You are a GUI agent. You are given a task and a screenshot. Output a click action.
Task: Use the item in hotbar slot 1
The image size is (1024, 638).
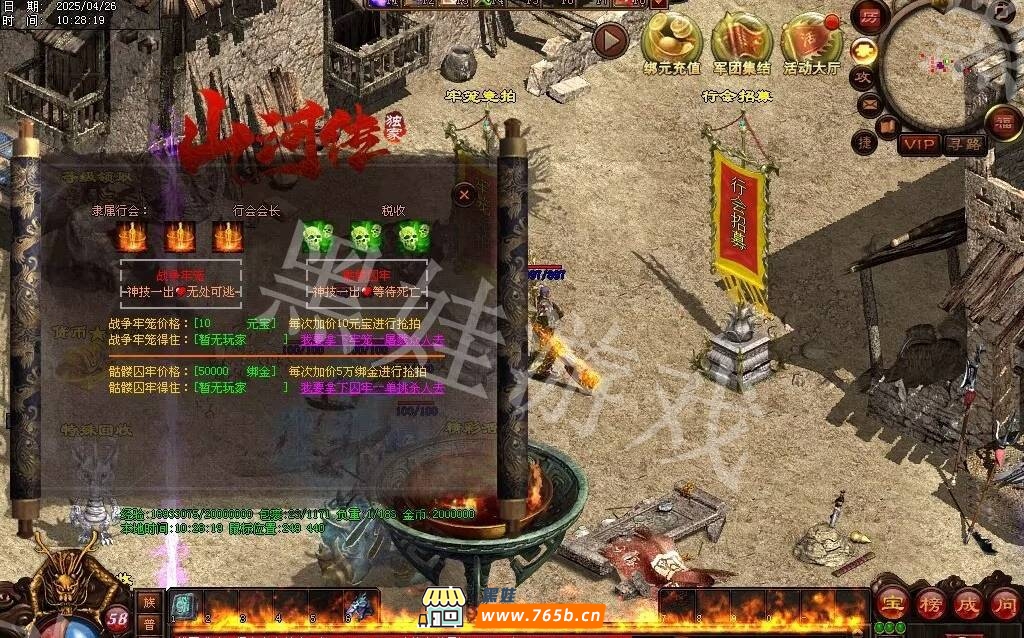click(184, 606)
